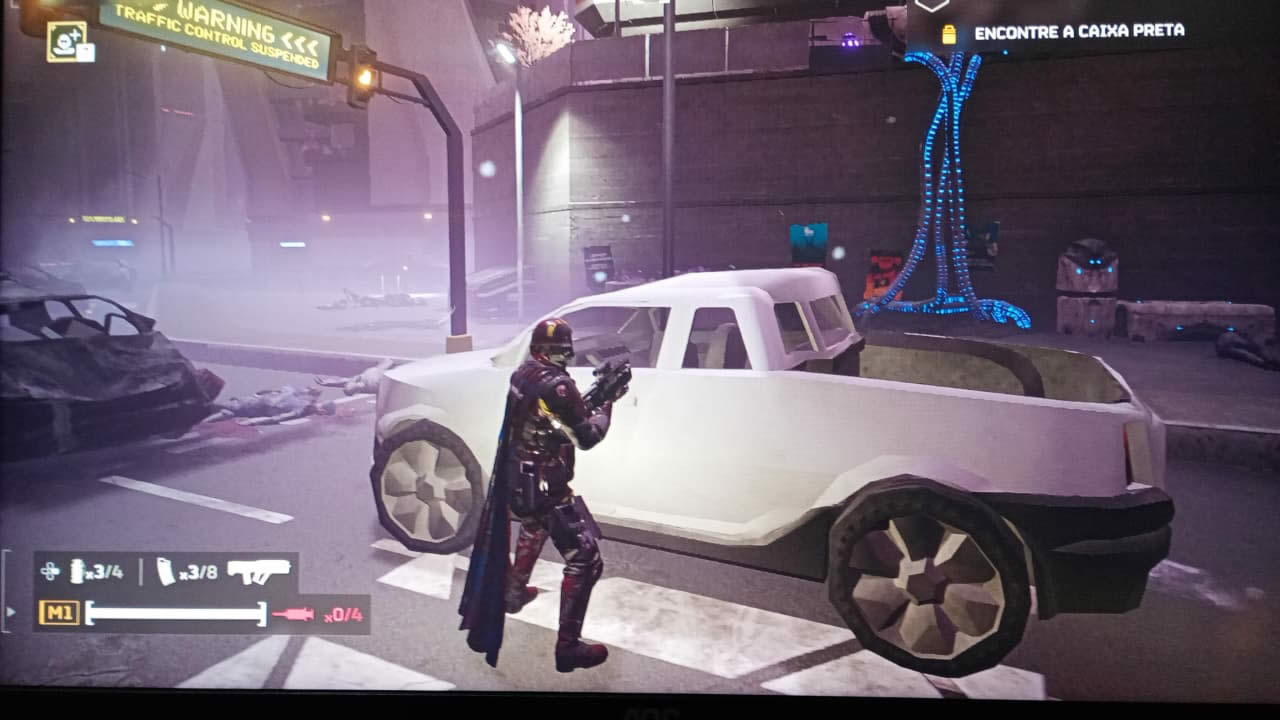Open the "Encontre a caixa preta" objective

click(x=1080, y=32)
